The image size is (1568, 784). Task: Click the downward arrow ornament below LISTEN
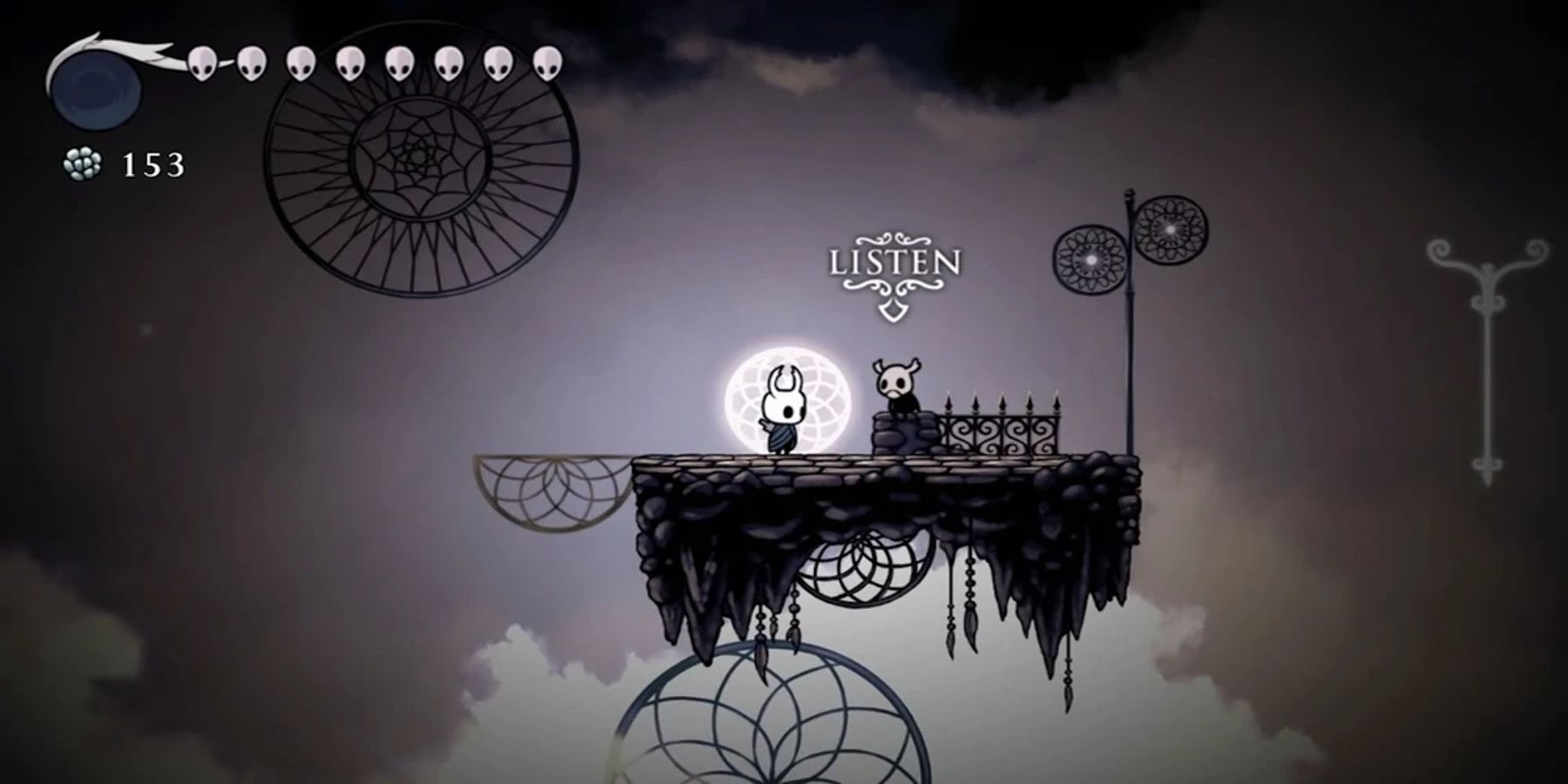892,309
